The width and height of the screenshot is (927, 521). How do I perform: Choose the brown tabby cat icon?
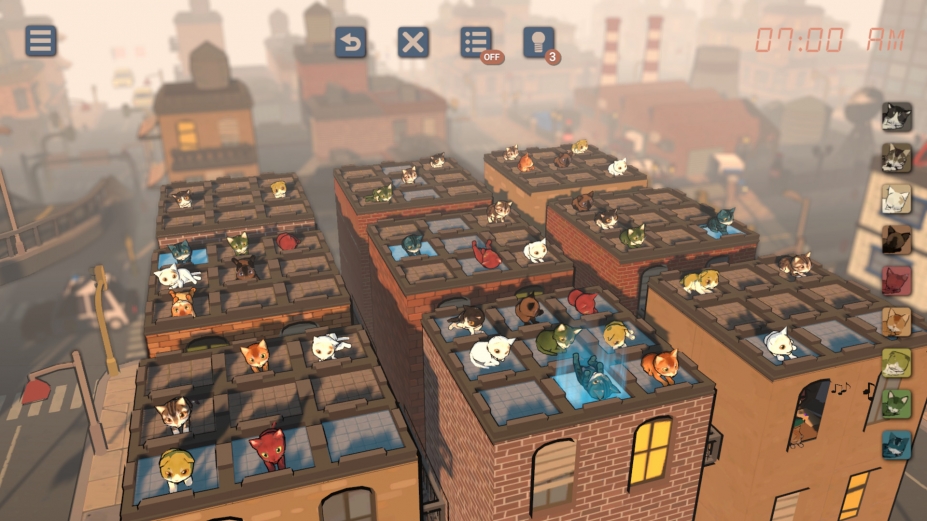click(896, 158)
